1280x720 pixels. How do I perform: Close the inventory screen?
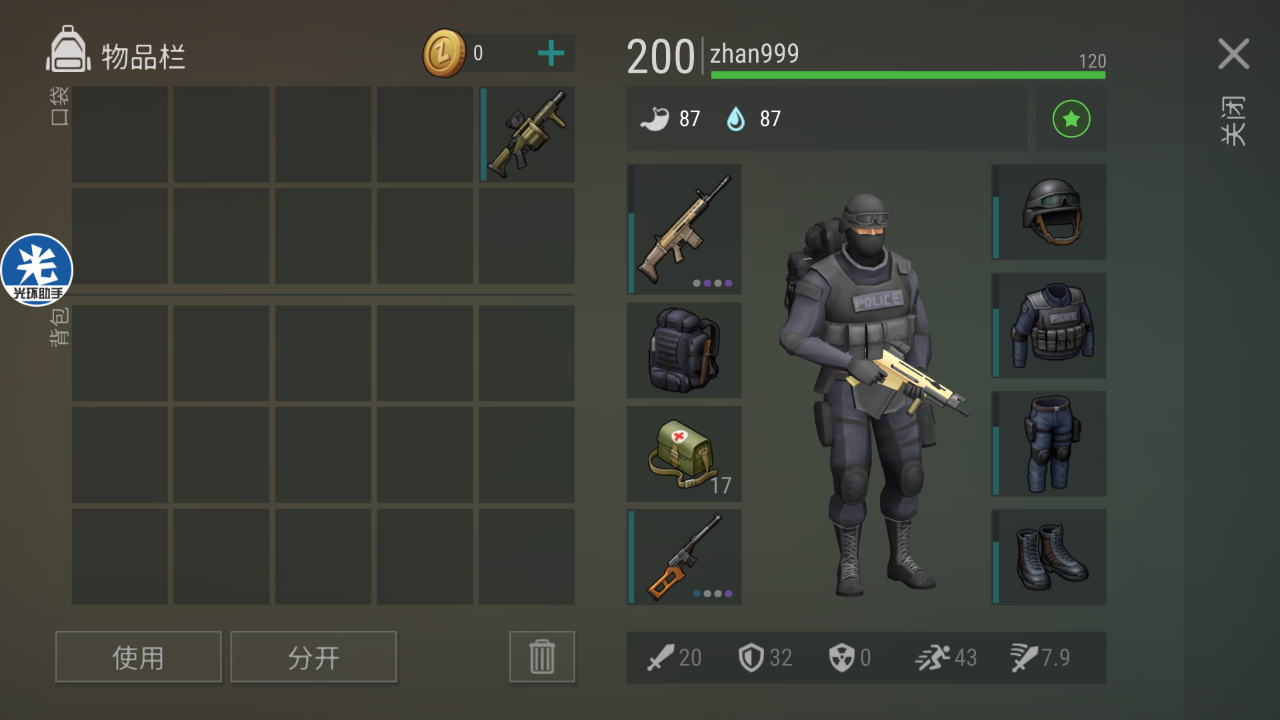pos(1233,55)
